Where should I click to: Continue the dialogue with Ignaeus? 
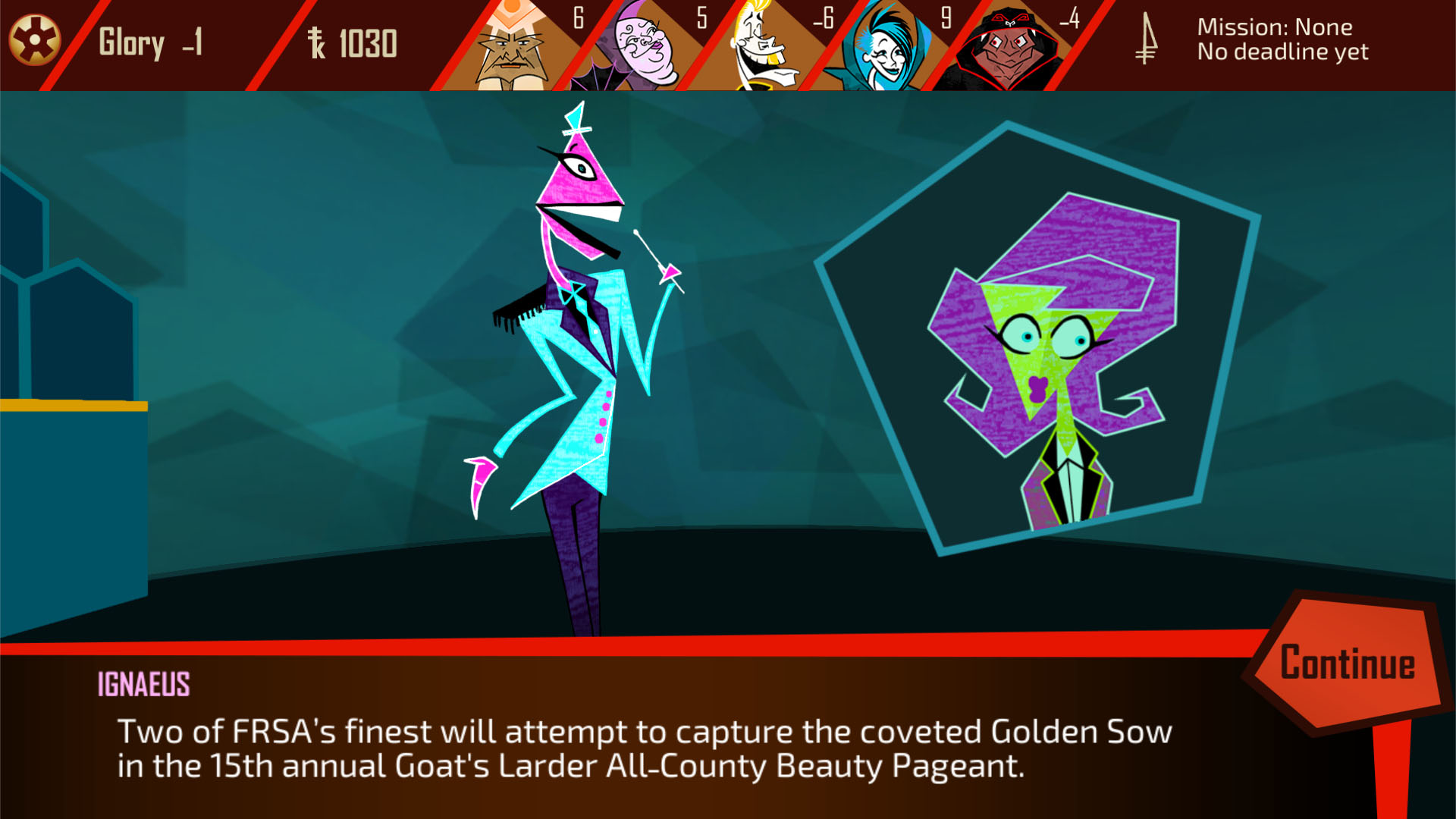[x=1347, y=663]
